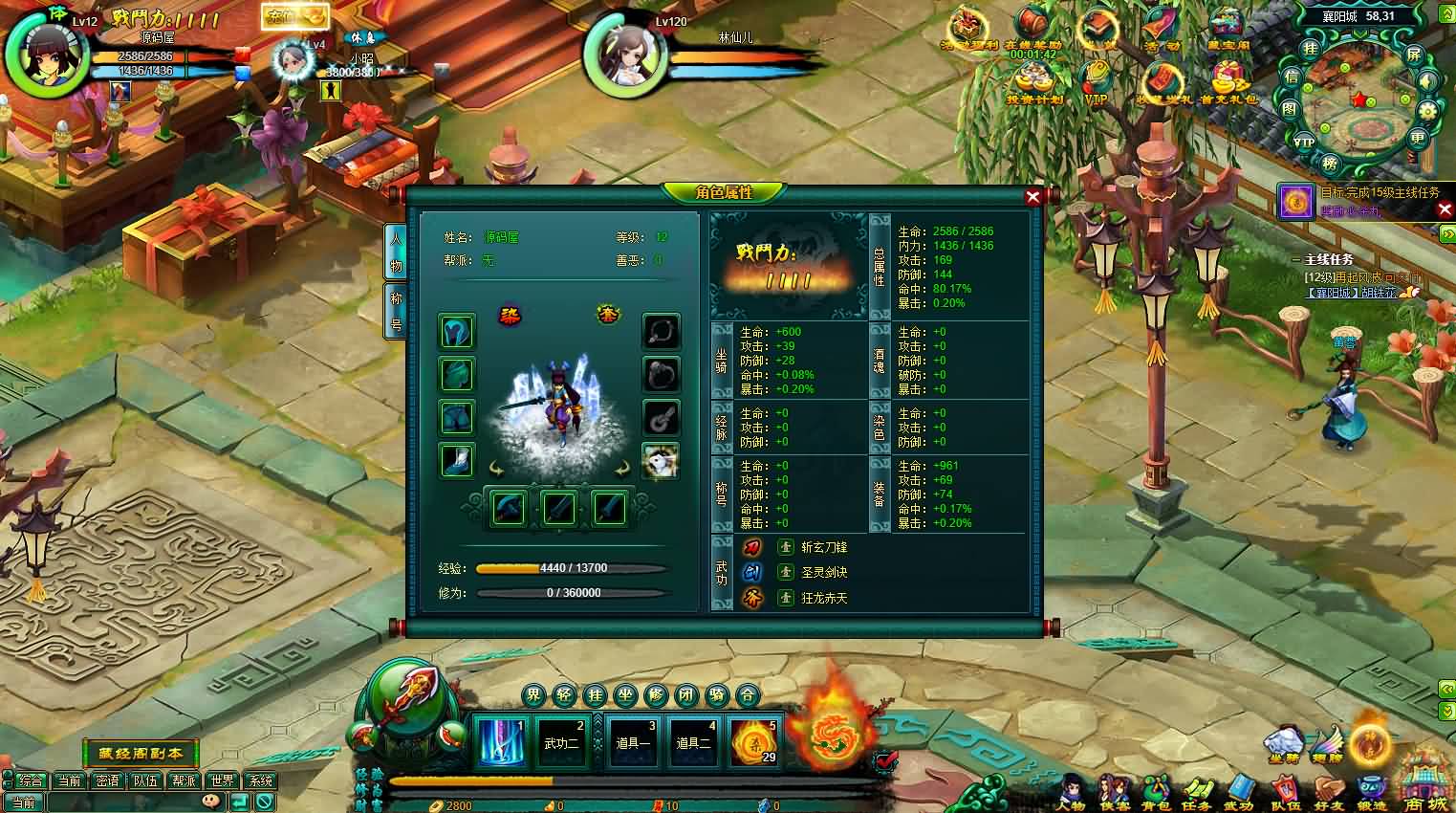Click the 圣灵剑诀 skill entry

(x=826, y=572)
